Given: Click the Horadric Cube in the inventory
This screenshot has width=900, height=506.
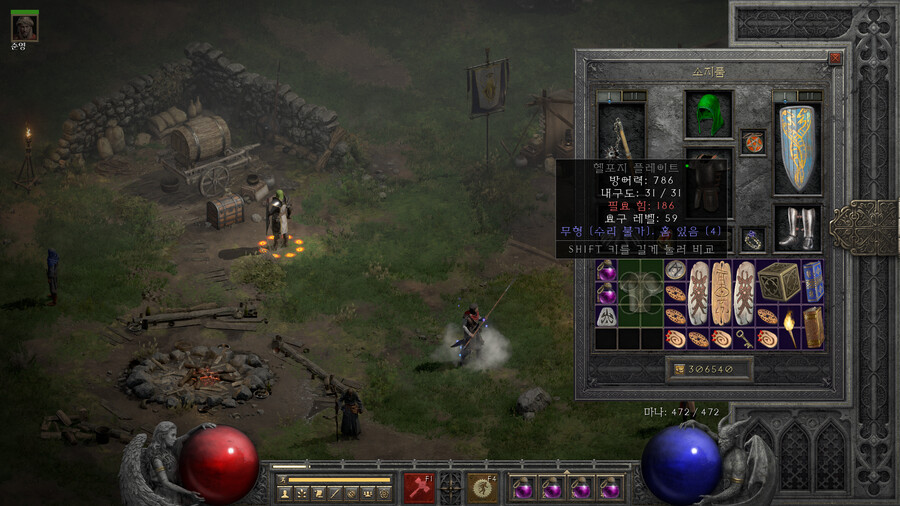Looking at the screenshot, I should click(778, 281).
